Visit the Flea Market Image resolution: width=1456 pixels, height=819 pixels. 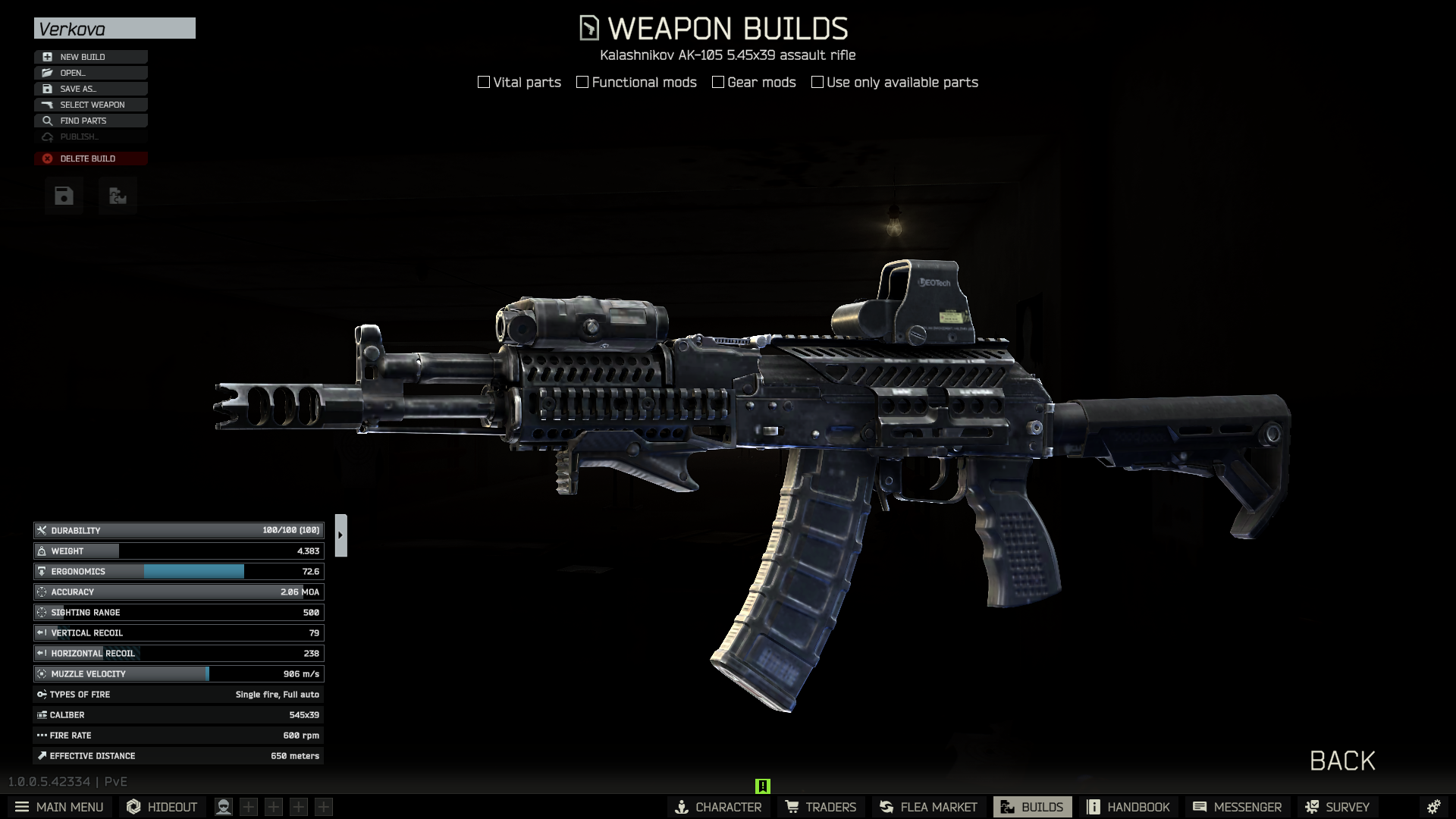928,807
